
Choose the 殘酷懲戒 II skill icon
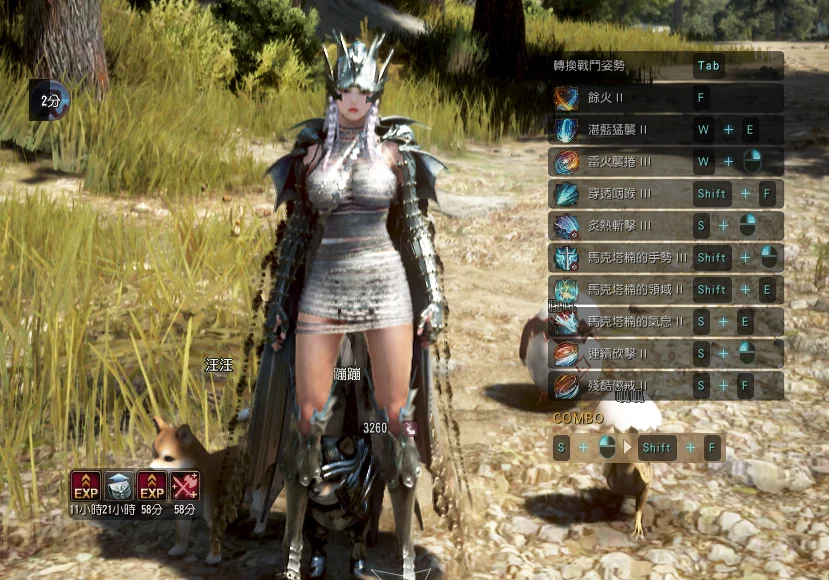(x=566, y=386)
